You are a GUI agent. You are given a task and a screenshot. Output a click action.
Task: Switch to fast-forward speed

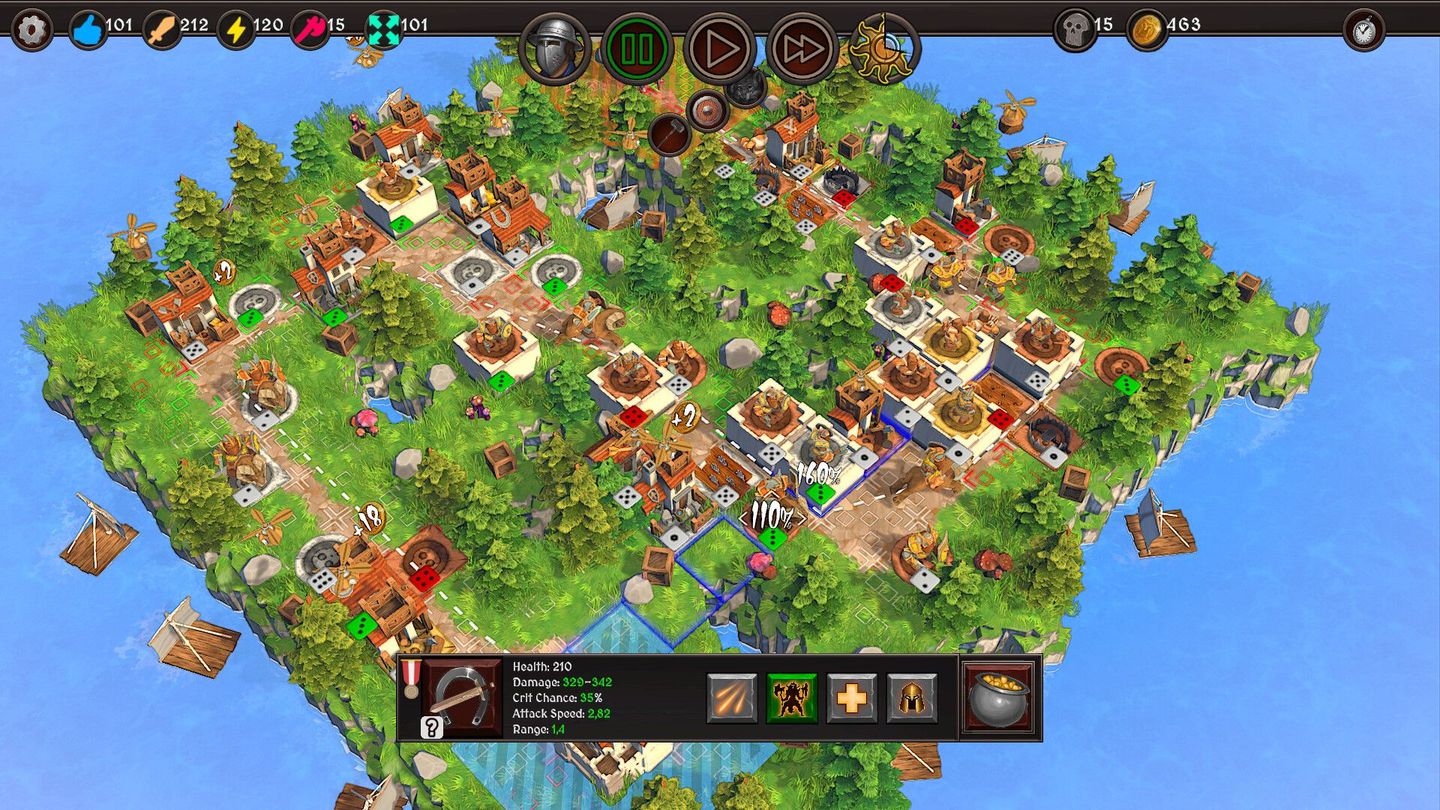click(802, 49)
